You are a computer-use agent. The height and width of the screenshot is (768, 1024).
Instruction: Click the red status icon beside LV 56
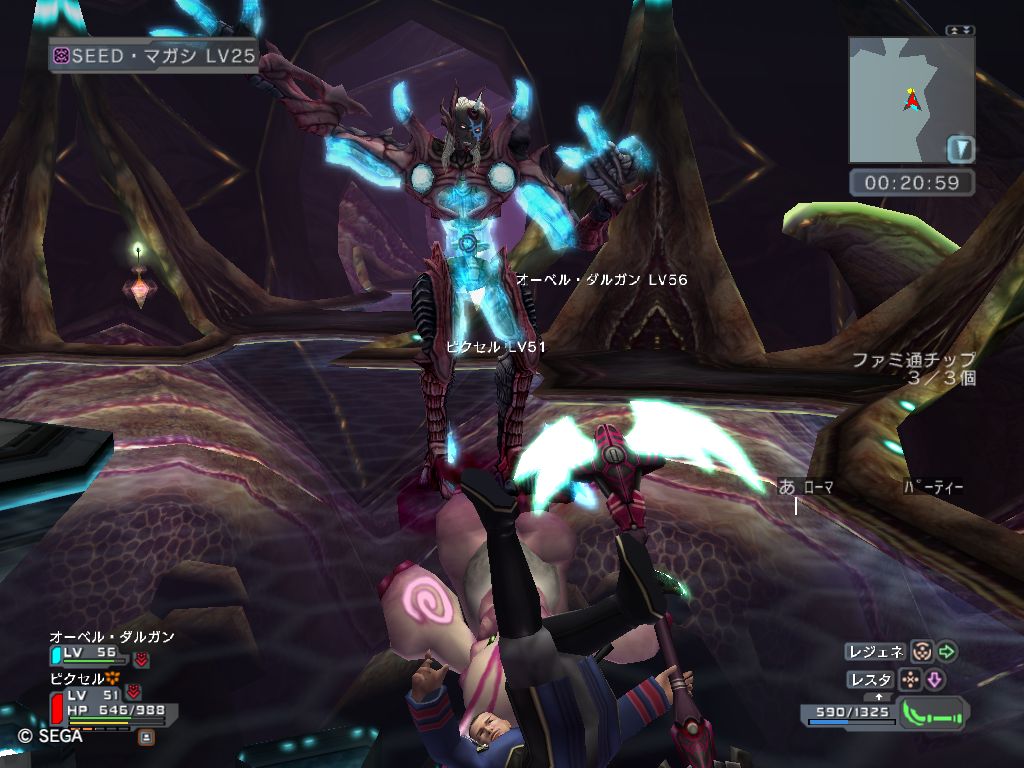(141, 659)
